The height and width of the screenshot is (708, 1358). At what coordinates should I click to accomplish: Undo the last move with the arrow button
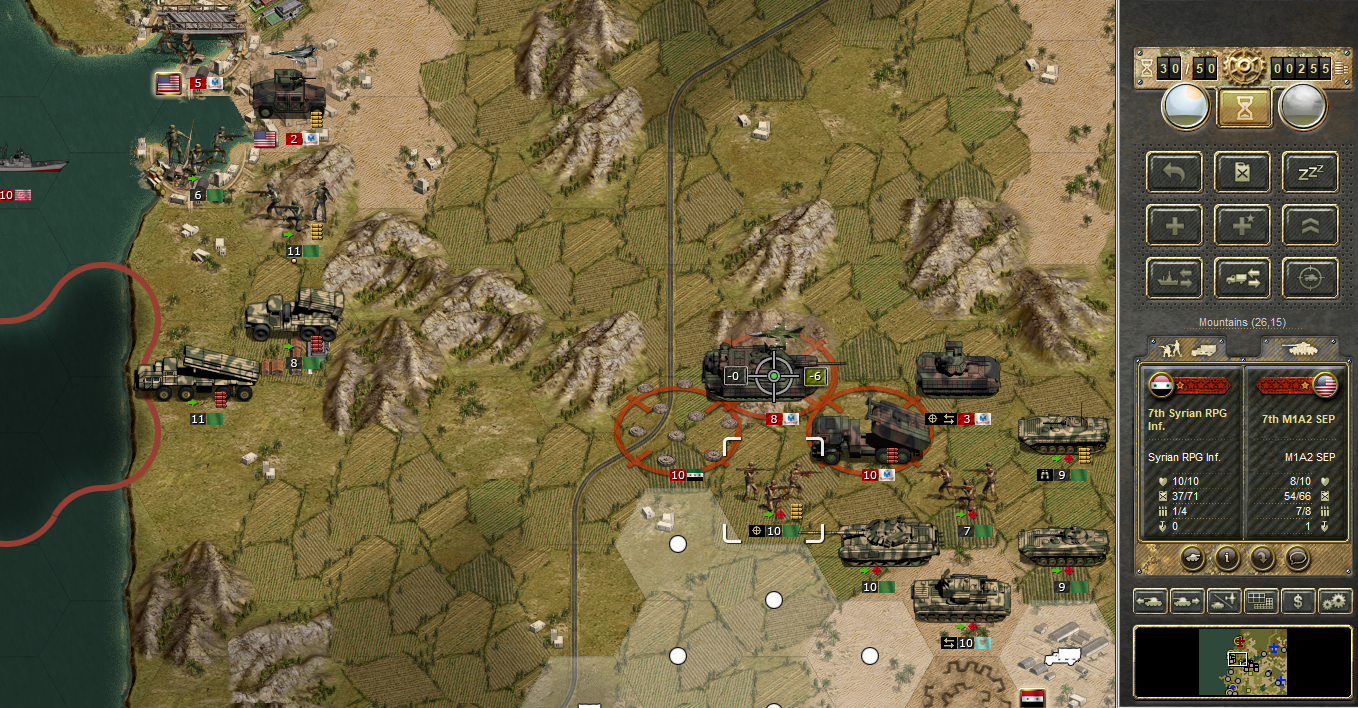[1175, 172]
